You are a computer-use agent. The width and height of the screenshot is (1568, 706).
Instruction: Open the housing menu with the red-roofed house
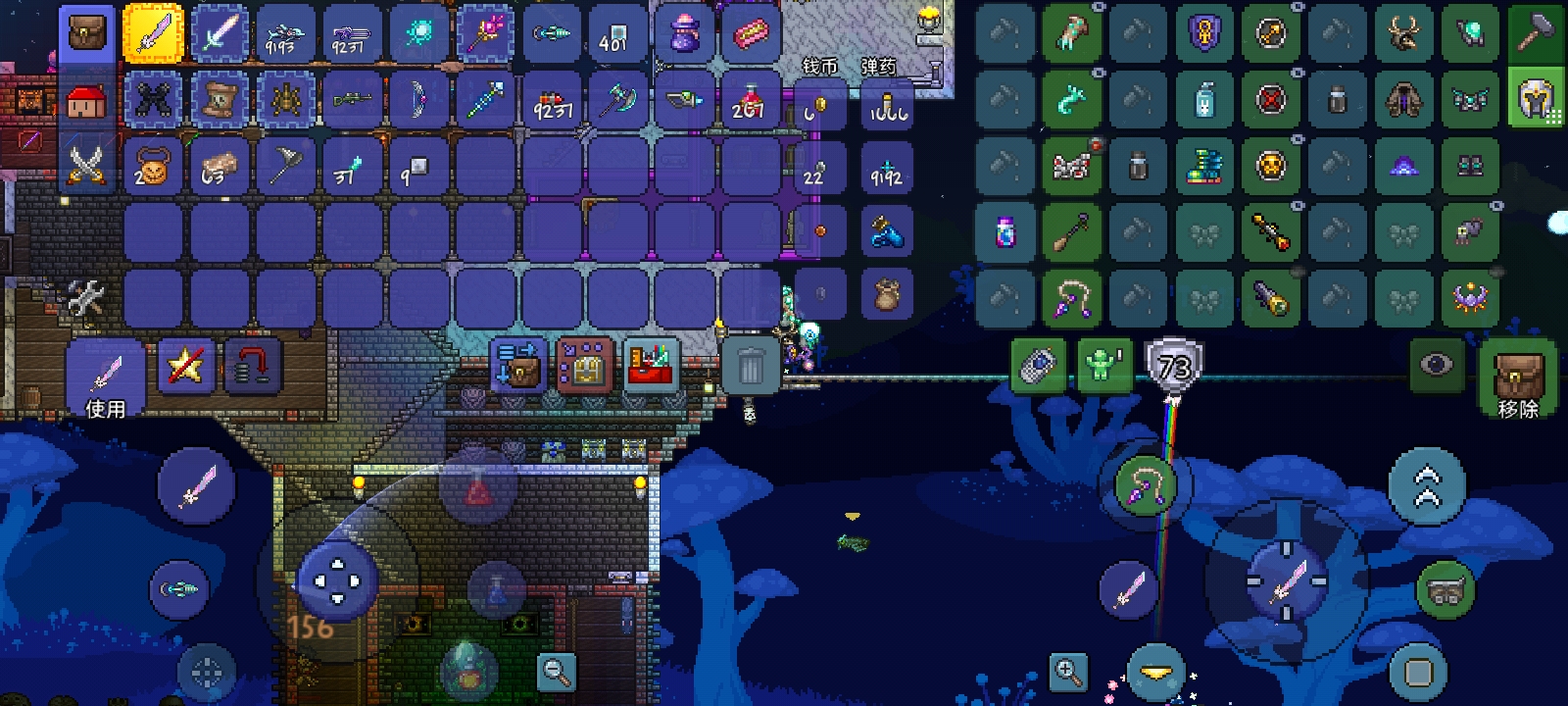click(86, 100)
